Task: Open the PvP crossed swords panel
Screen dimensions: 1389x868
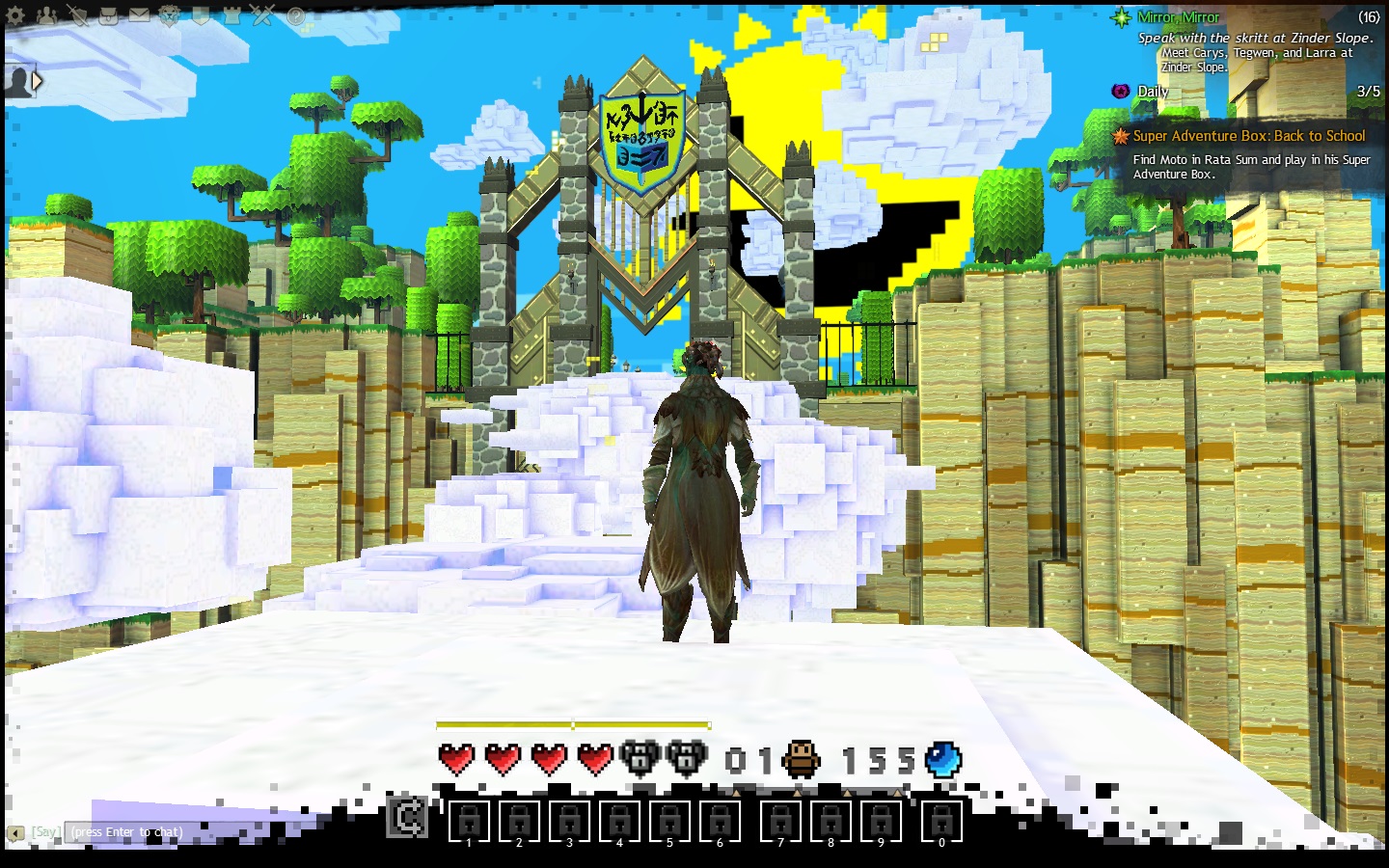Action: 262,15
